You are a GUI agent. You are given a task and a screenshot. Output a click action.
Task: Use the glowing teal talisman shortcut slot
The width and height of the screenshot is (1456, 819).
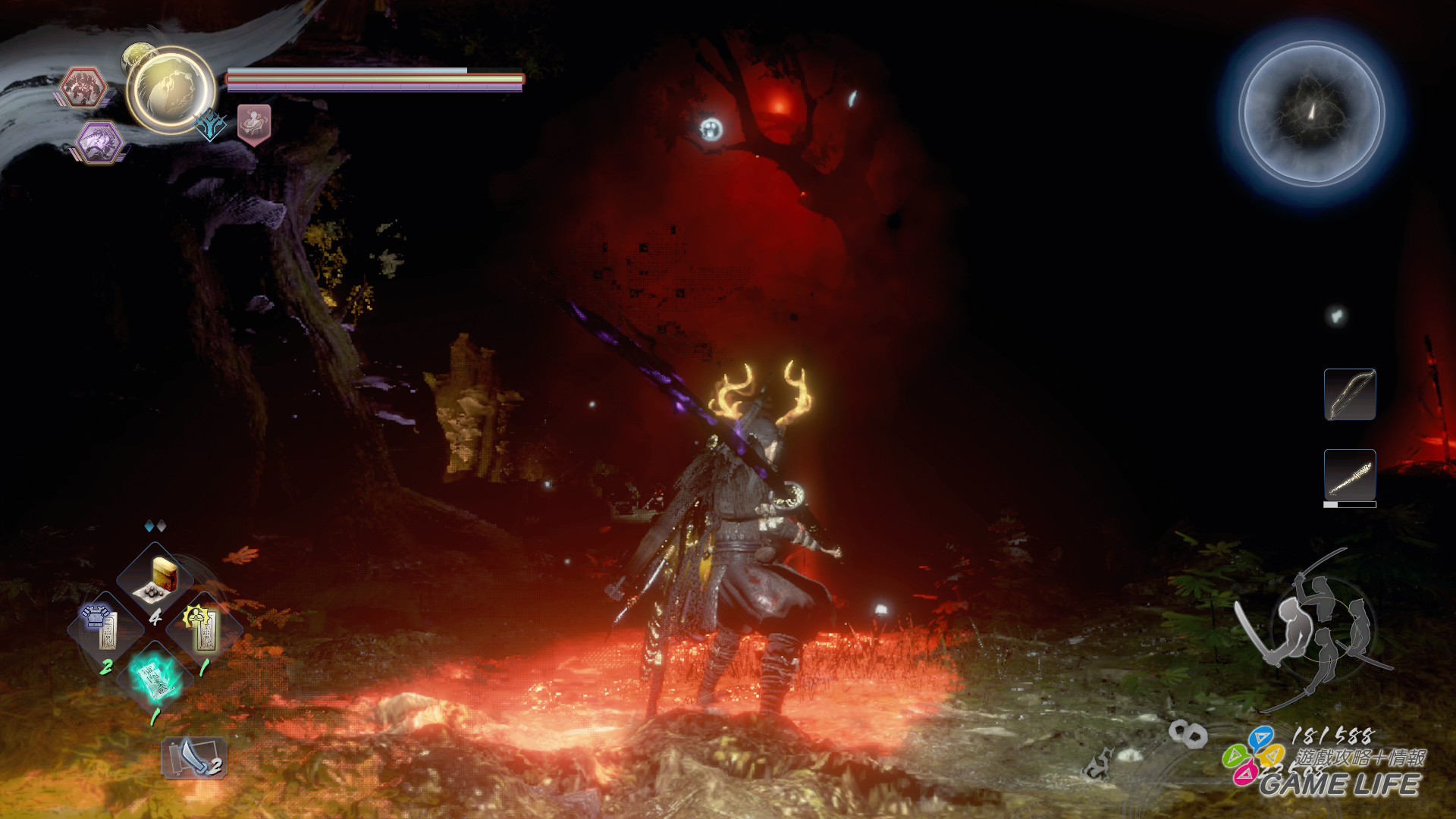coord(155,677)
